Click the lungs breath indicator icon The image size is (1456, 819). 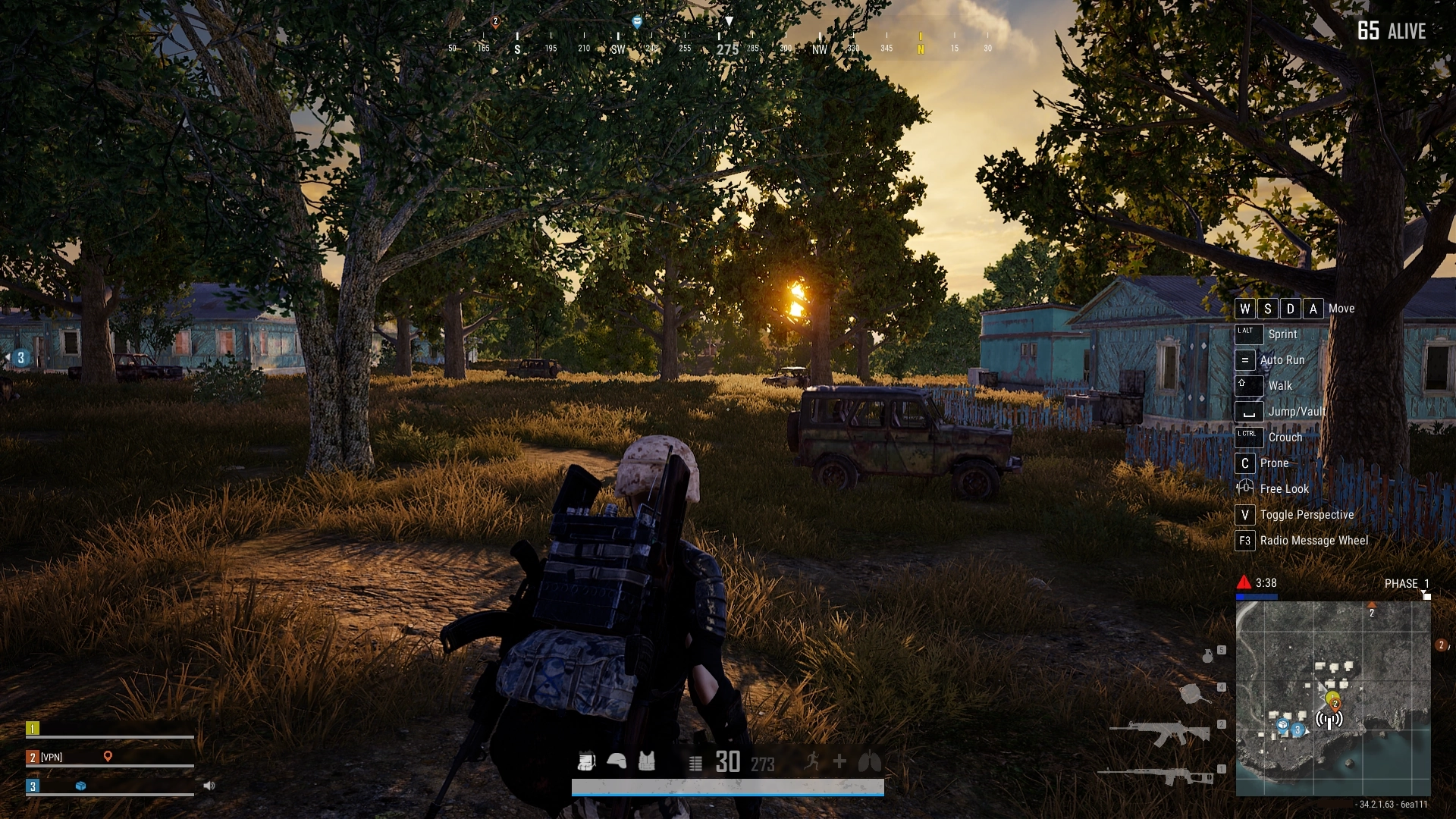click(869, 761)
